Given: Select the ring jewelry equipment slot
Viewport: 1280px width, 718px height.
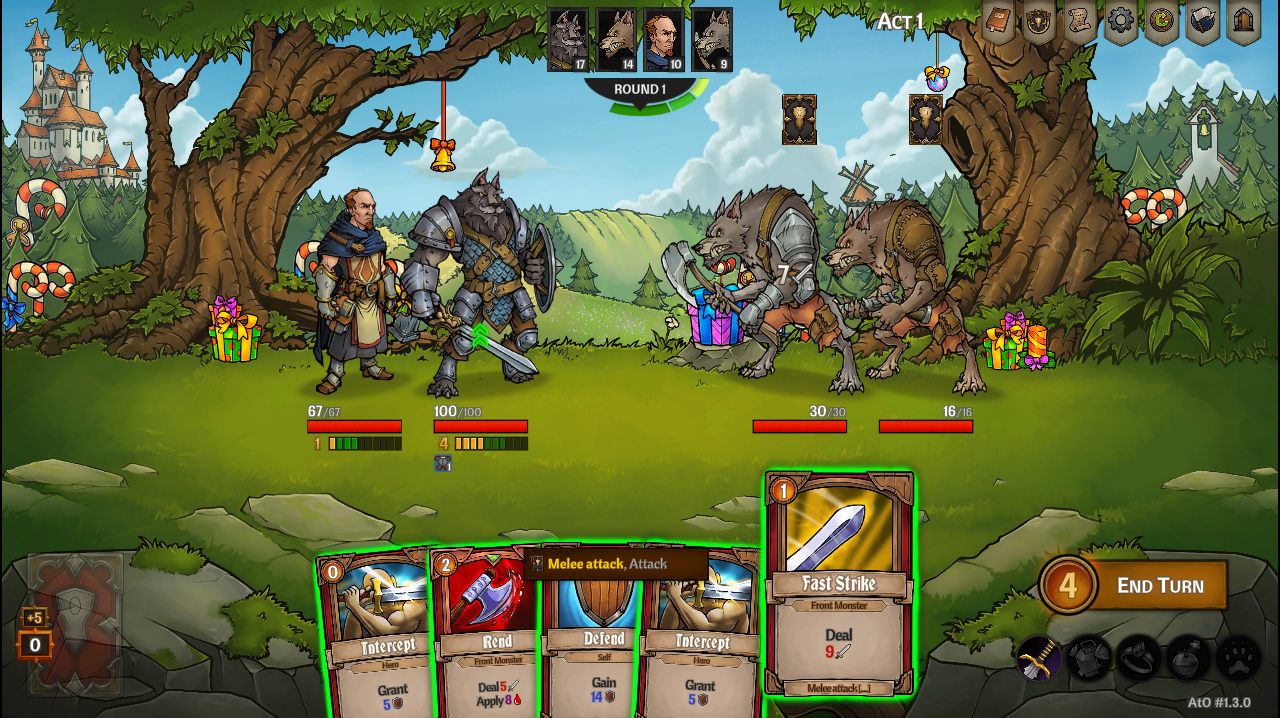Looking at the screenshot, I should 1139,658.
